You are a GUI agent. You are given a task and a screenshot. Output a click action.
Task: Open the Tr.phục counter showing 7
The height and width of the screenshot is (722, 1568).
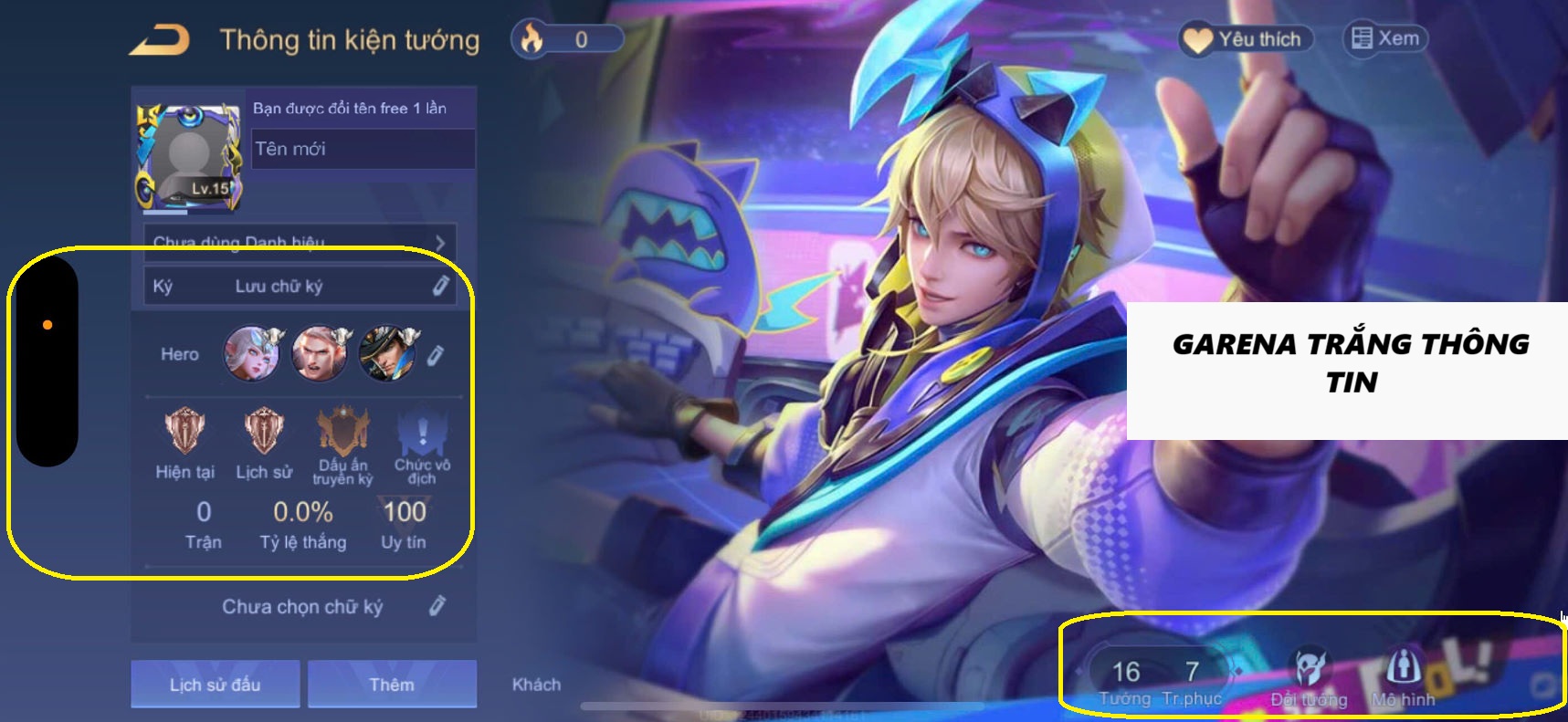[1192, 673]
